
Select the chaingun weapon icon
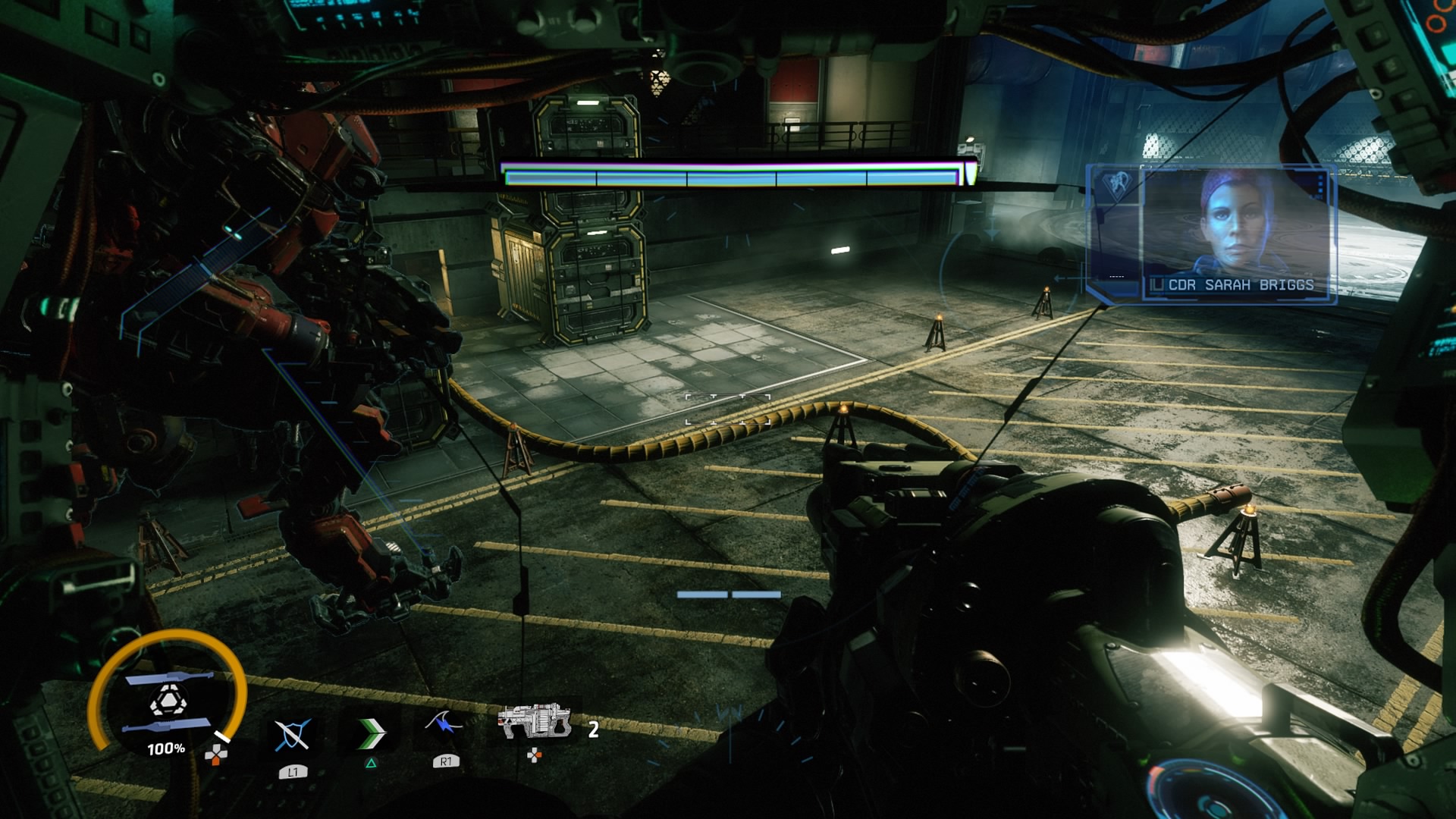pyautogui.click(x=535, y=721)
